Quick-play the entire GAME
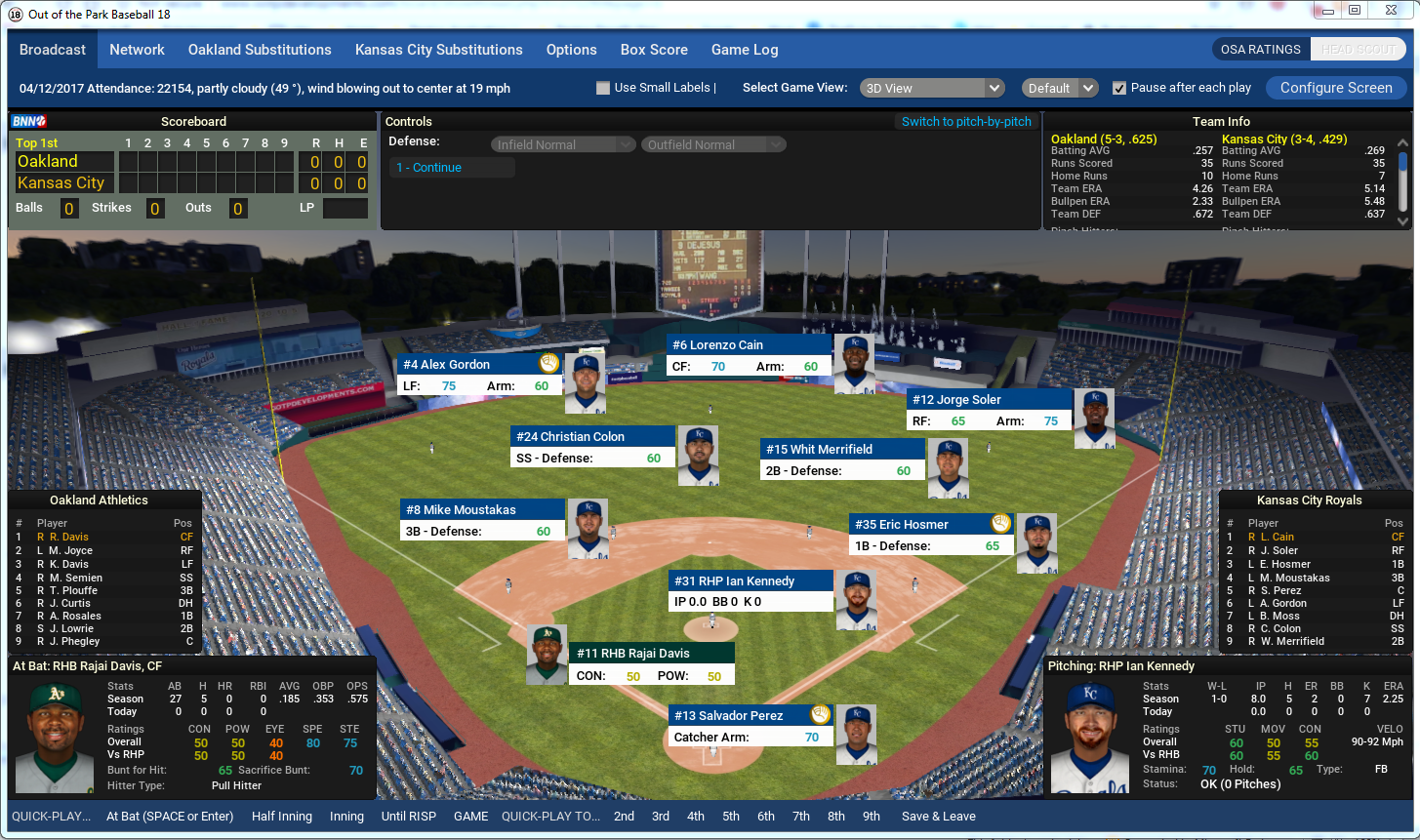This screenshot has width=1420, height=840. coord(470,817)
